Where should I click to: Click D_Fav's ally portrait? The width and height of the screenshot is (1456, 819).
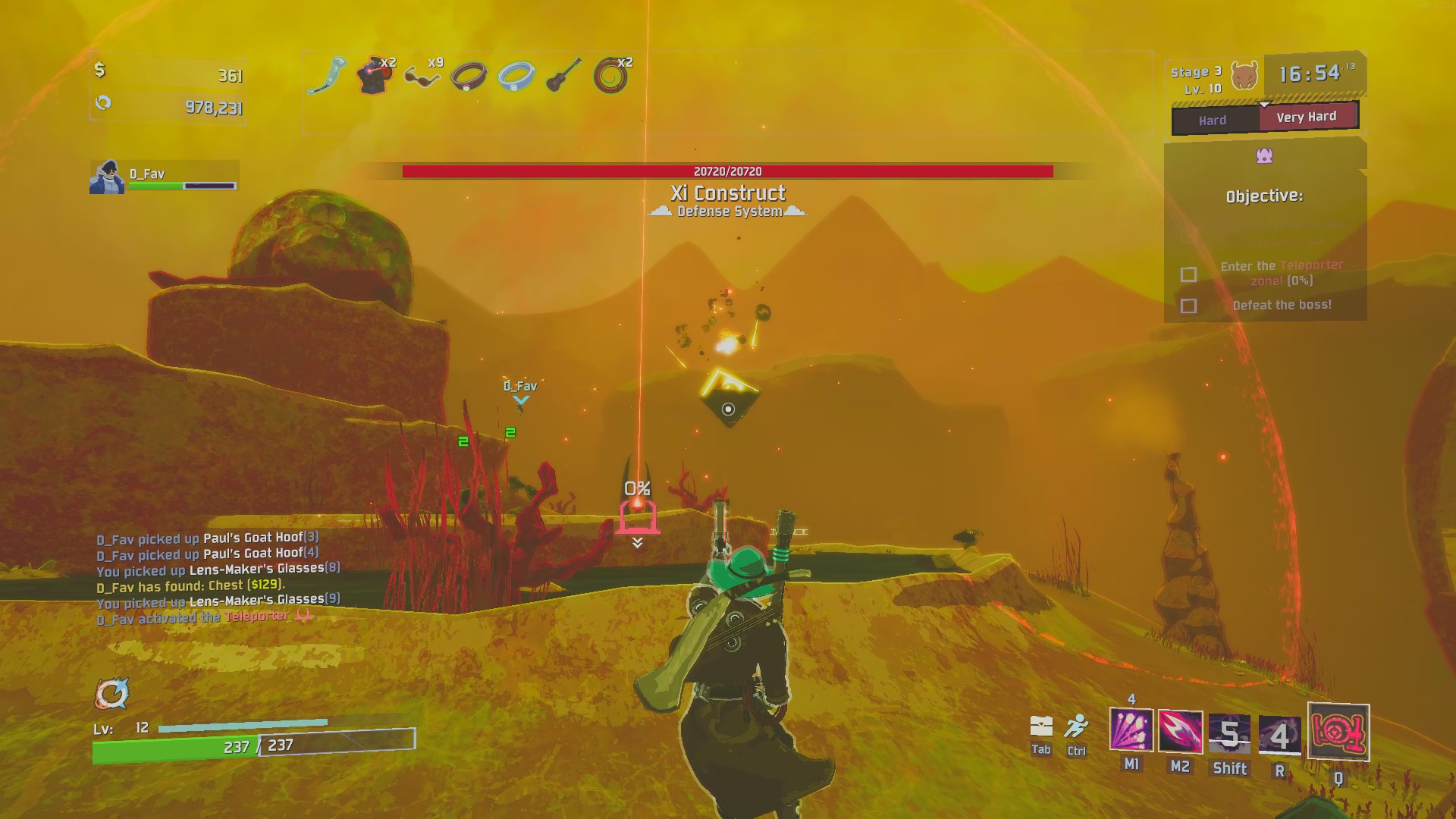[x=107, y=177]
